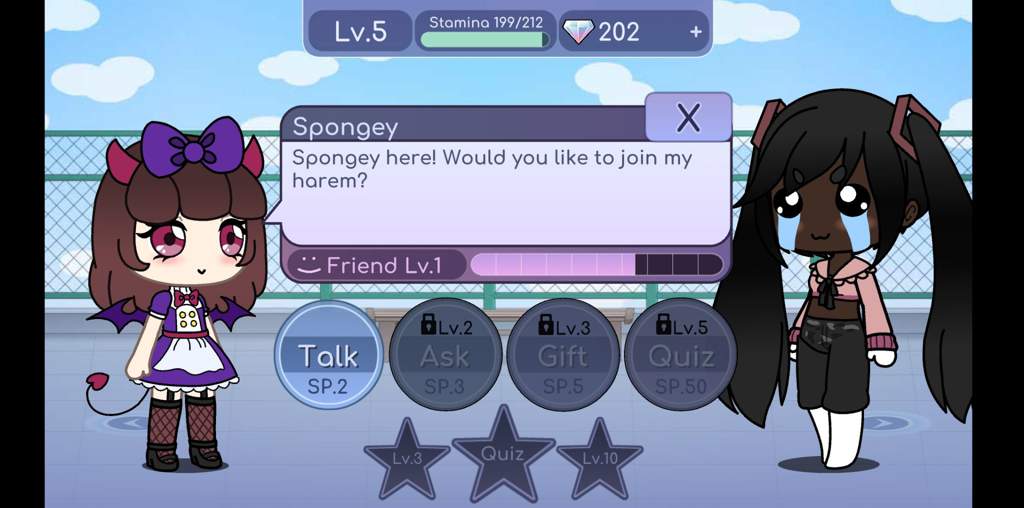Select the locked Gift Lv.3 button
This screenshot has height=508, width=1024.
[x=562, y=355]
